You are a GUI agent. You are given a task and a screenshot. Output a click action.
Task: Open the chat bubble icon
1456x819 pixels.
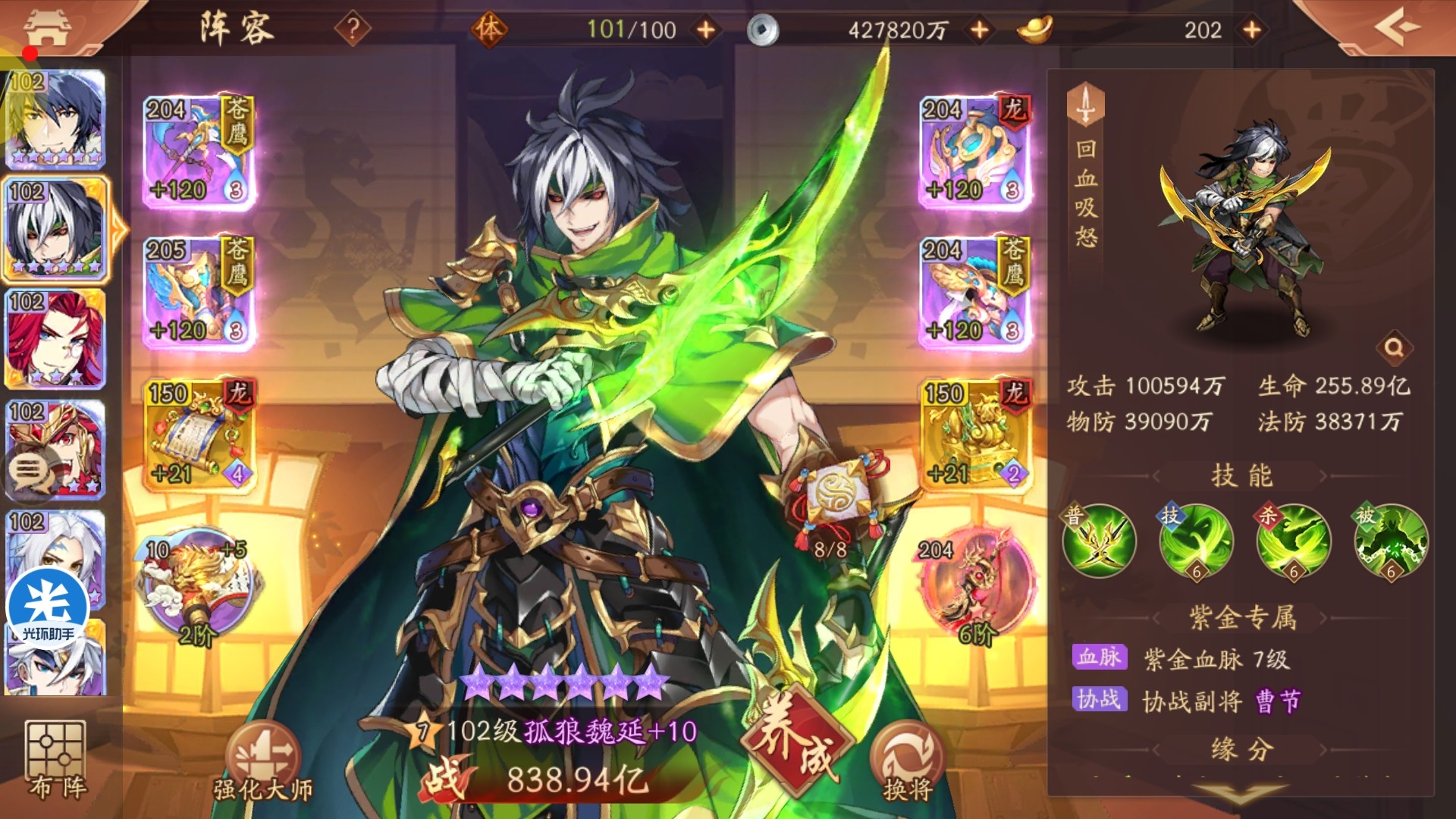(x=27, y=472)
